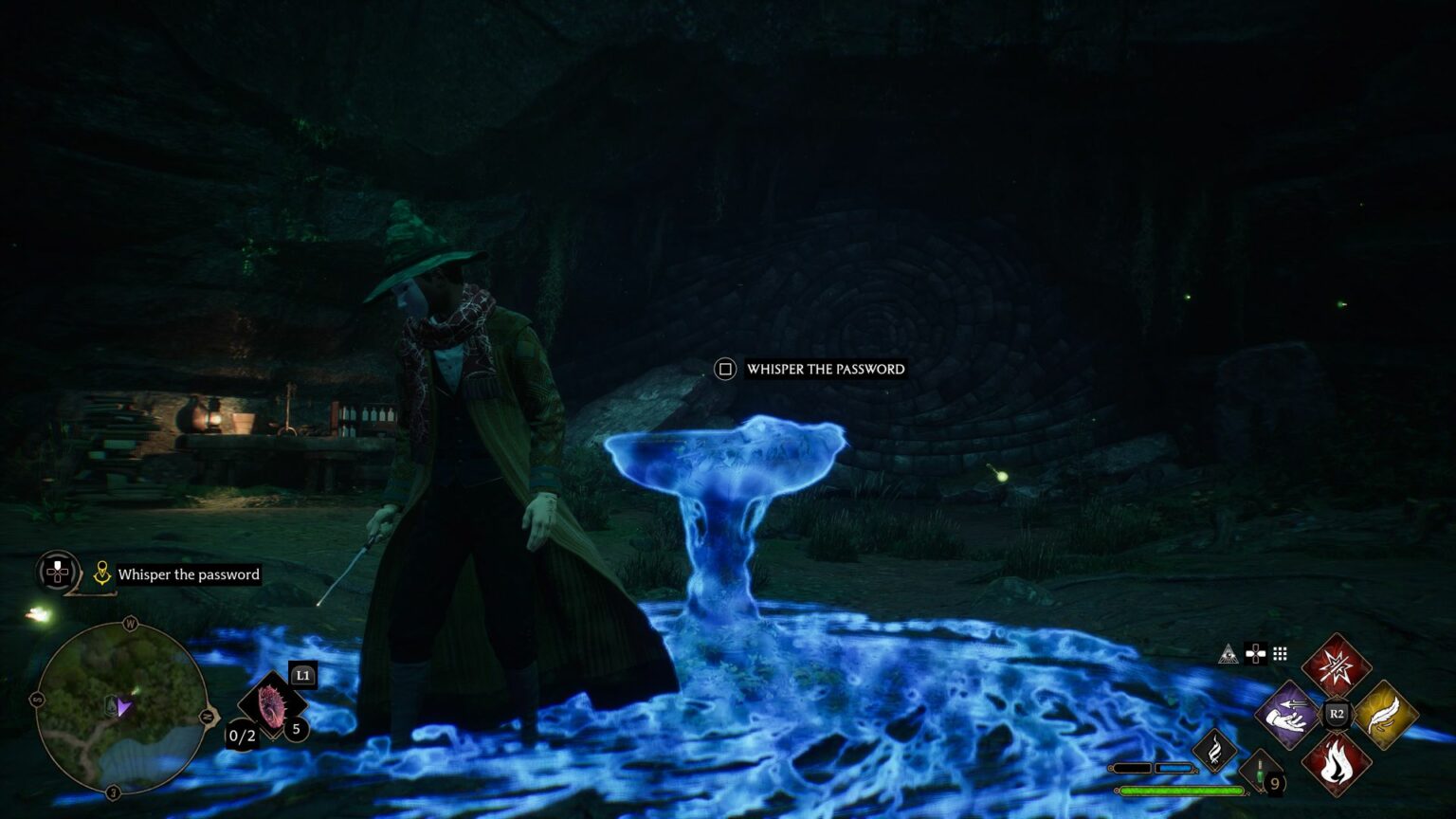
Task: Click the d-pad spell switch indicator
Action: pyautogui.click(x=1256, y=653)
